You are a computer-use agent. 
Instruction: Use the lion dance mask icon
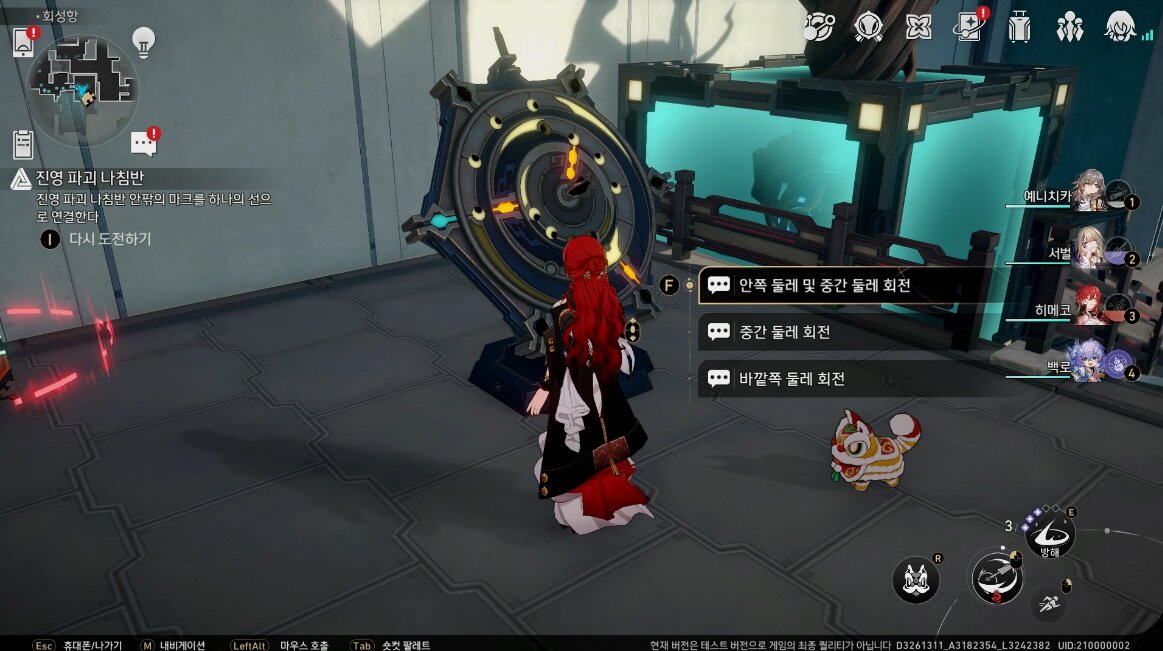pyautogui.click(x=915, y=580)
